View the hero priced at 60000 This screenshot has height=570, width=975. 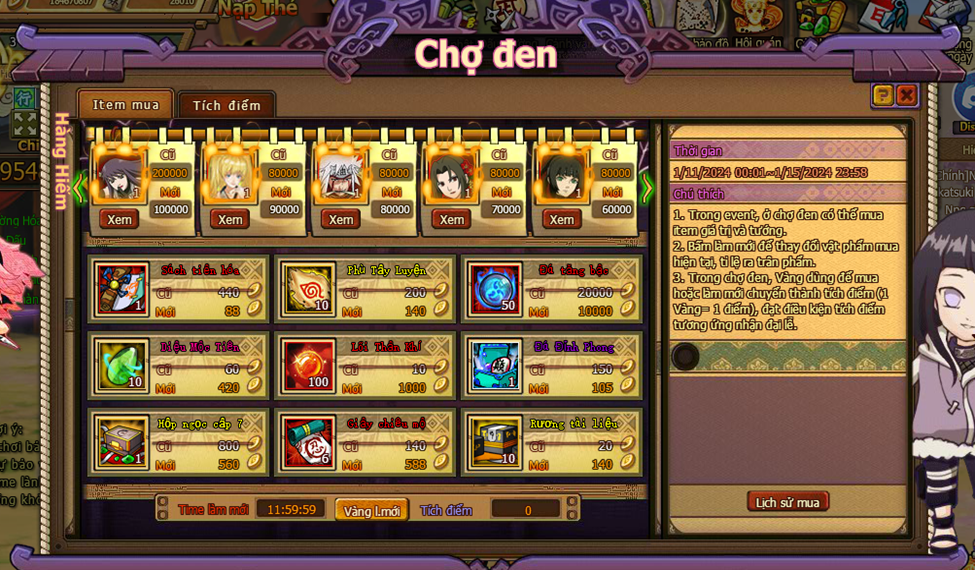click(x=562, y=219)
